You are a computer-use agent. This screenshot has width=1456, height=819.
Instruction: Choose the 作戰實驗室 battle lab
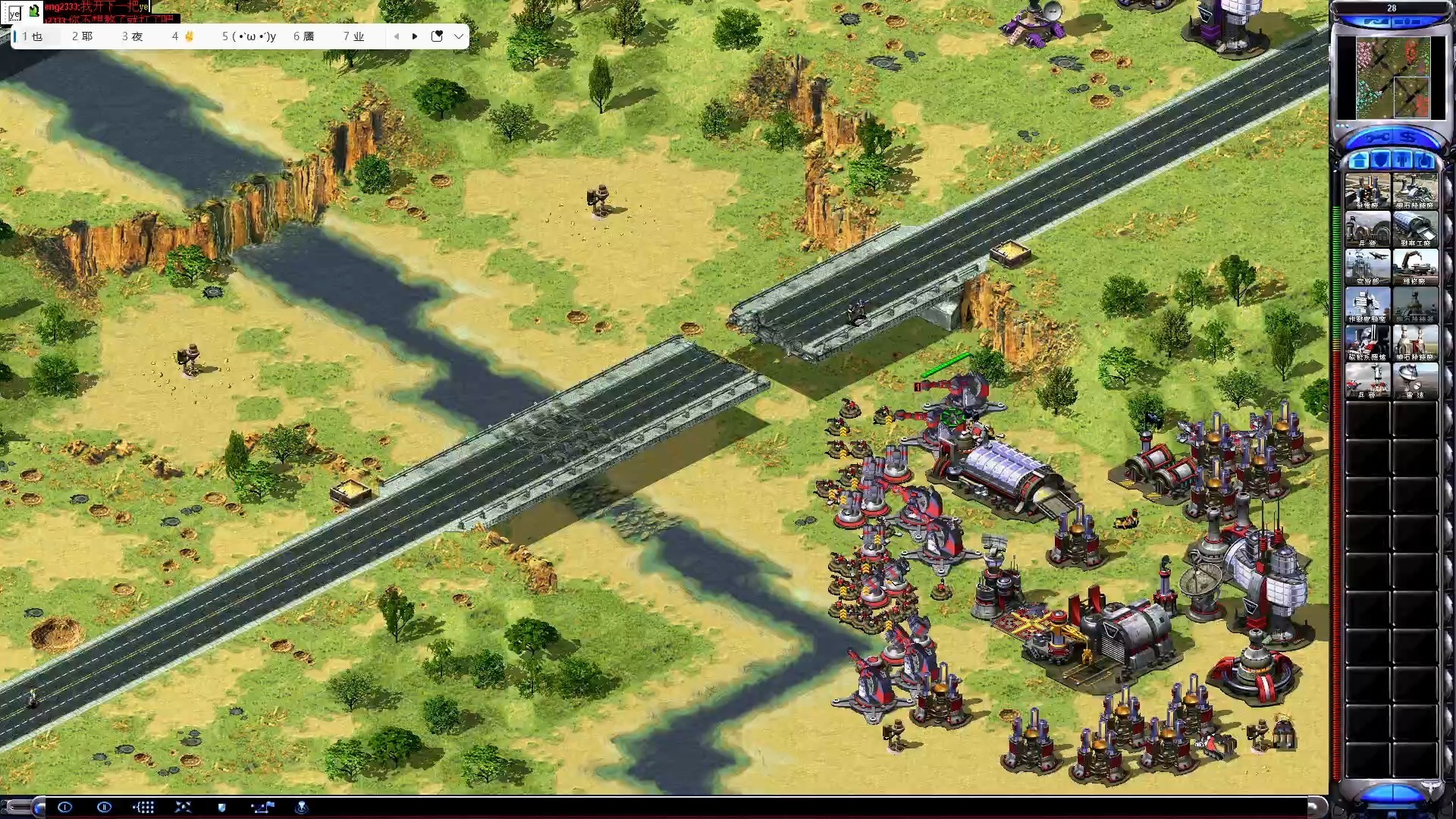coord(1367,305)
